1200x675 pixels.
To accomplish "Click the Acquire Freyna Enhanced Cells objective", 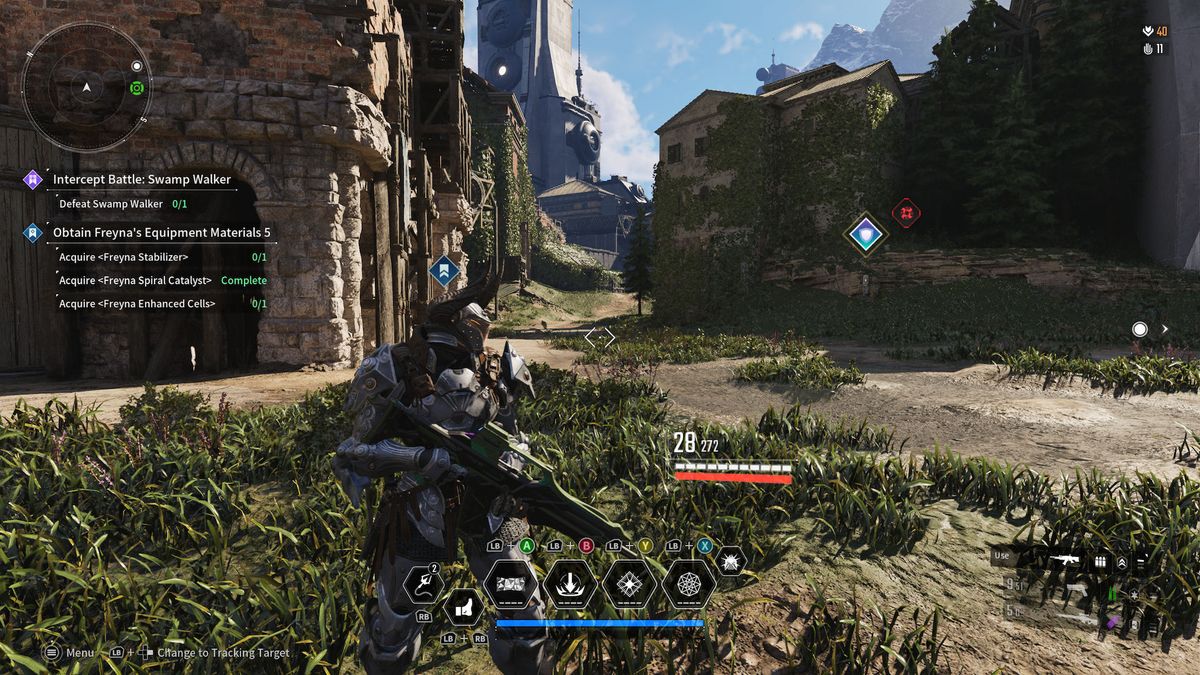I will pos(137,304).
